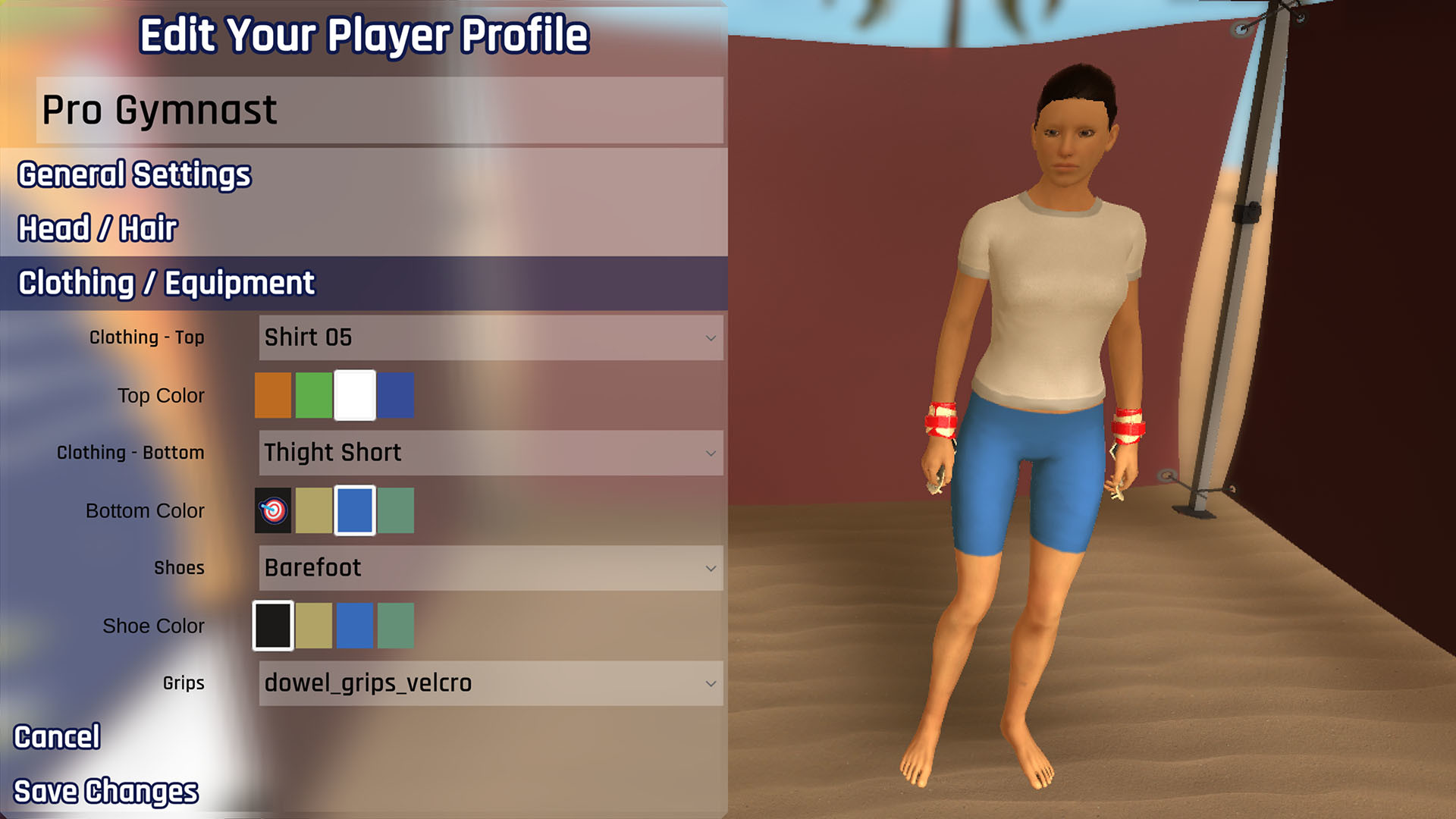The image size is (1456, 819).
Task: Select the green swatch for Top Color
Action: [x=314, y=395]
